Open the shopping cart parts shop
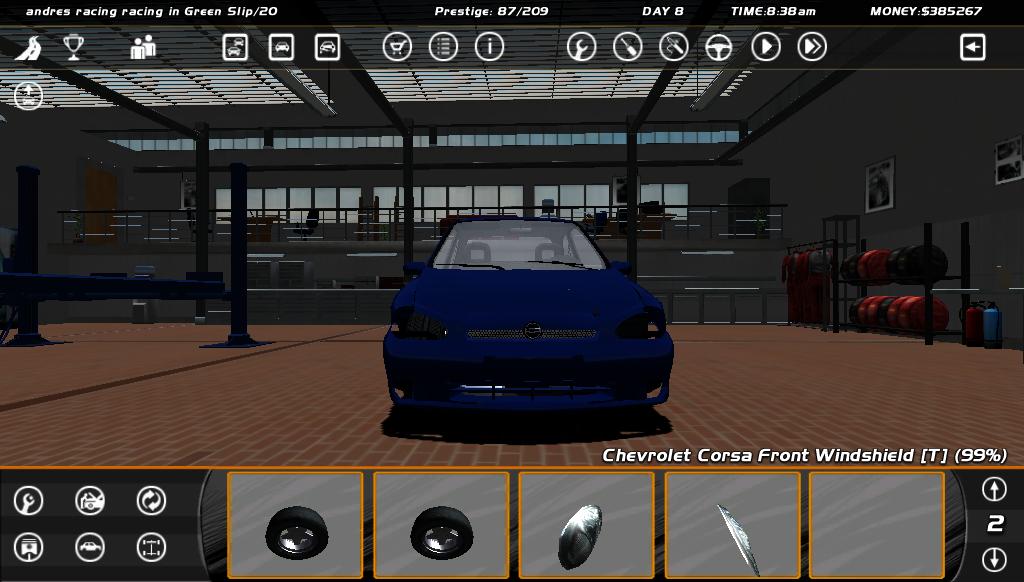 click(397, 47)
